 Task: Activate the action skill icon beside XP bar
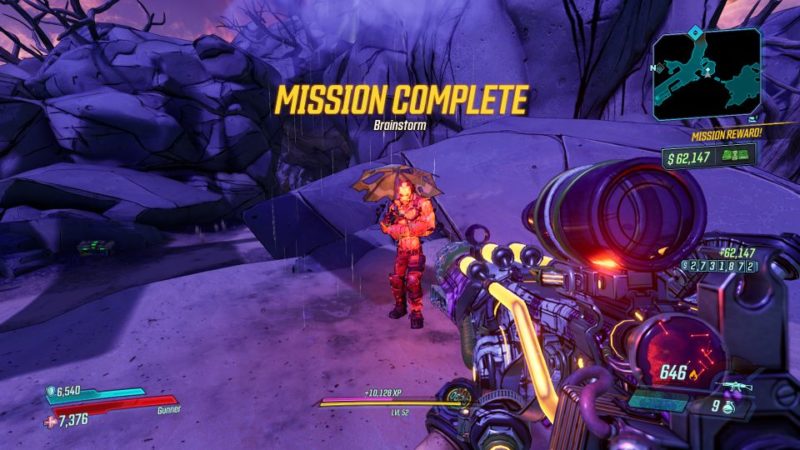459,398
